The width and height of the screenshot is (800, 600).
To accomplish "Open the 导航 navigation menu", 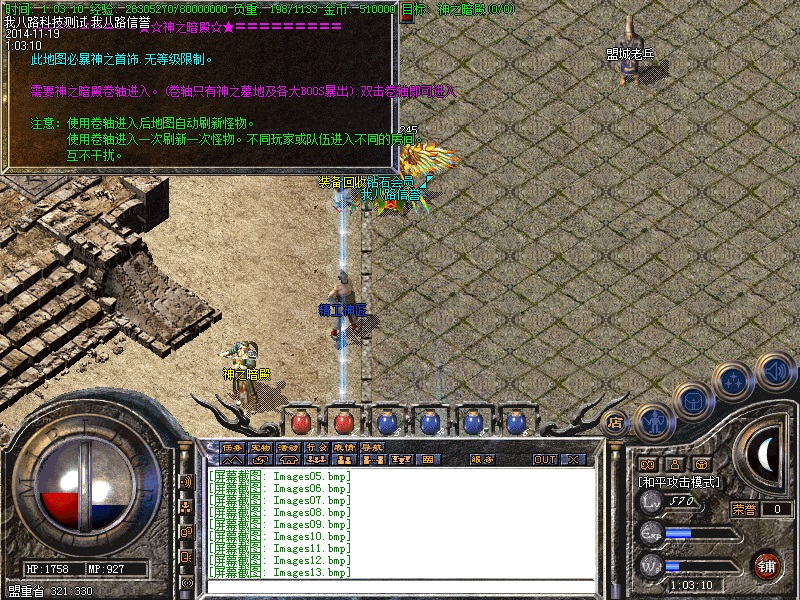I will click(x=372, y=447).
